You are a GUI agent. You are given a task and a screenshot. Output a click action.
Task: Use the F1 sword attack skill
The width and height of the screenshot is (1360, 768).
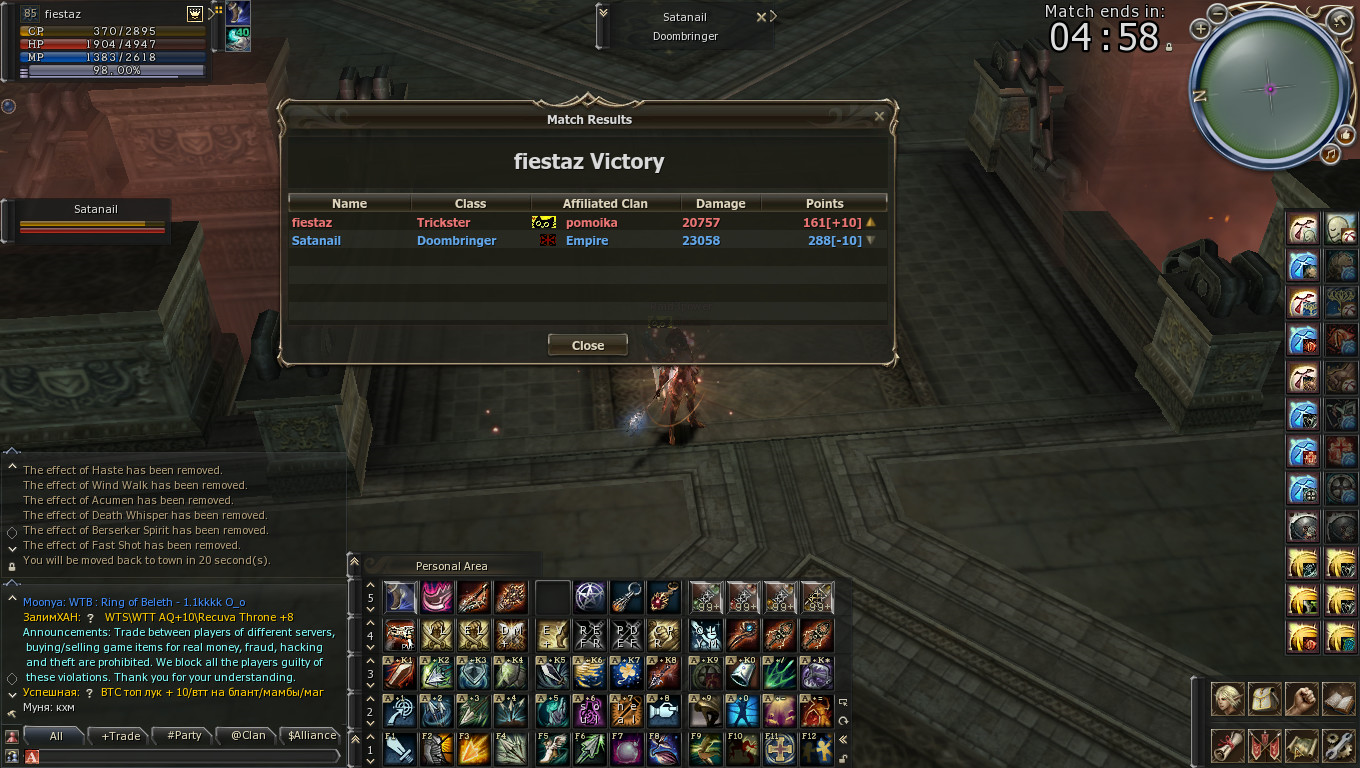click(x=400, y=749)
